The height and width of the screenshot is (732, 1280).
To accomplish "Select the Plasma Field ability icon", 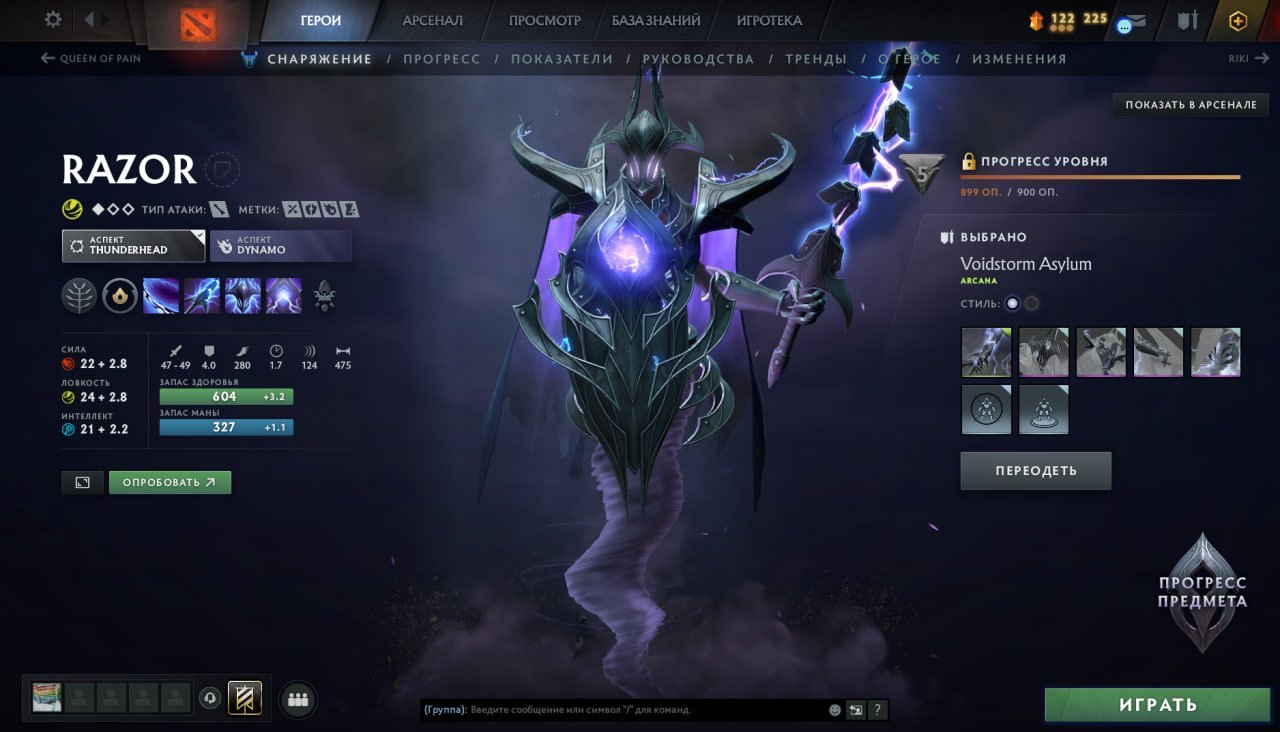I will (162, 295).
